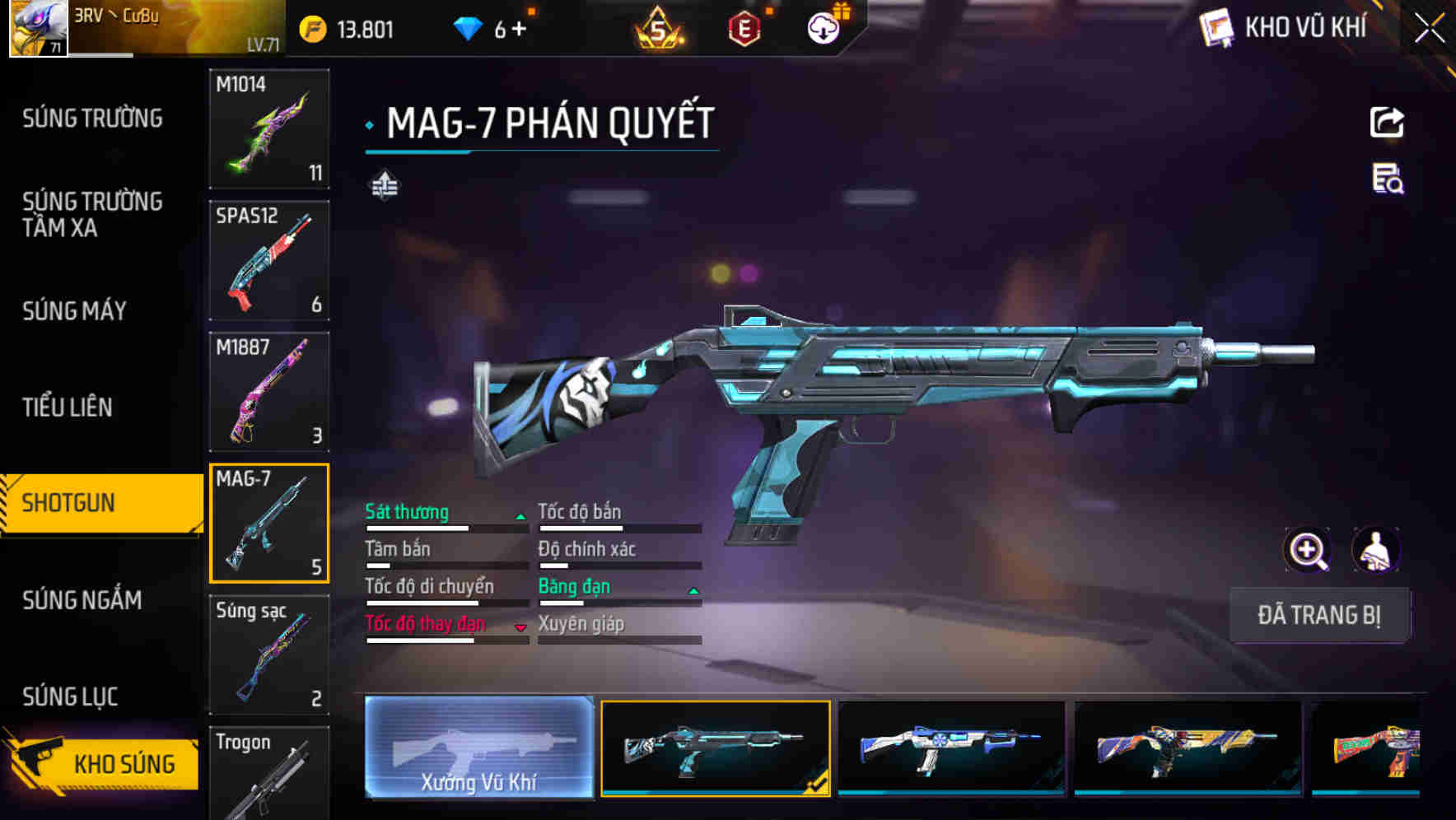Viewport: 1456px width, 820px height.
Task: Select the Súng sạc weapon slot
Action: coord(269,655)
